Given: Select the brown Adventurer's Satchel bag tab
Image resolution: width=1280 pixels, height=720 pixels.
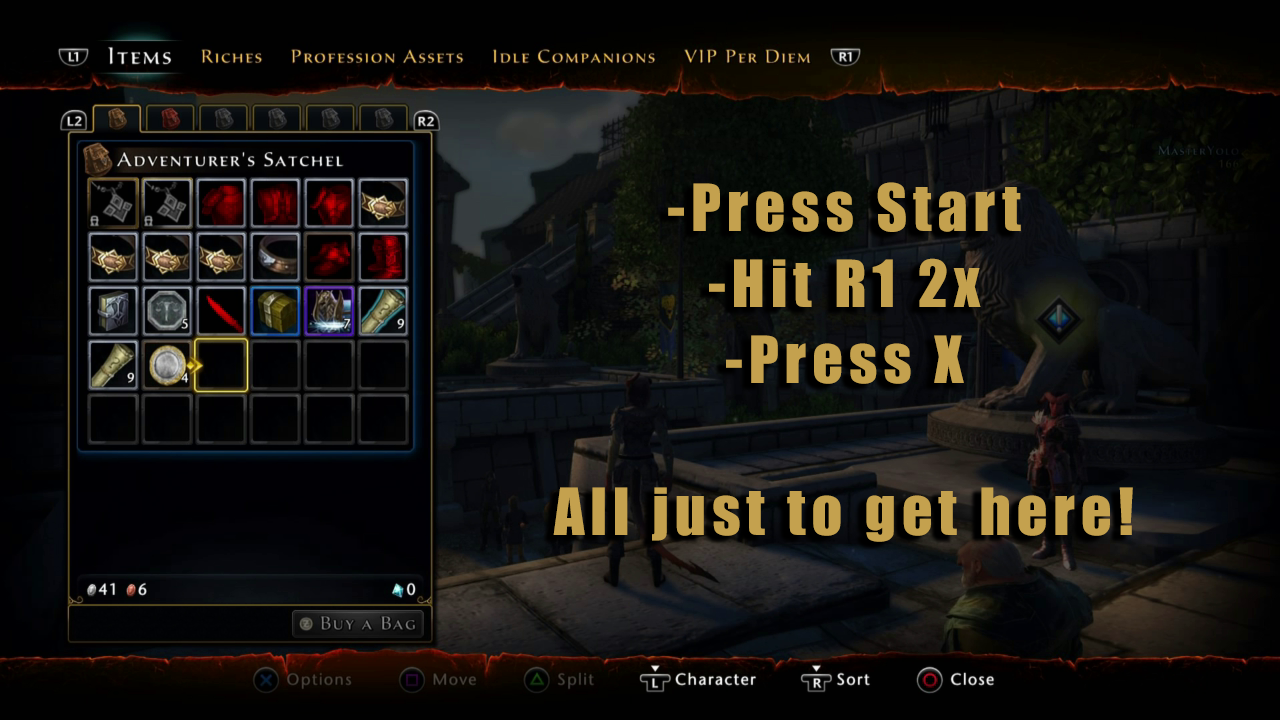Looking at the screenshot, I should [x=116, y=119].
